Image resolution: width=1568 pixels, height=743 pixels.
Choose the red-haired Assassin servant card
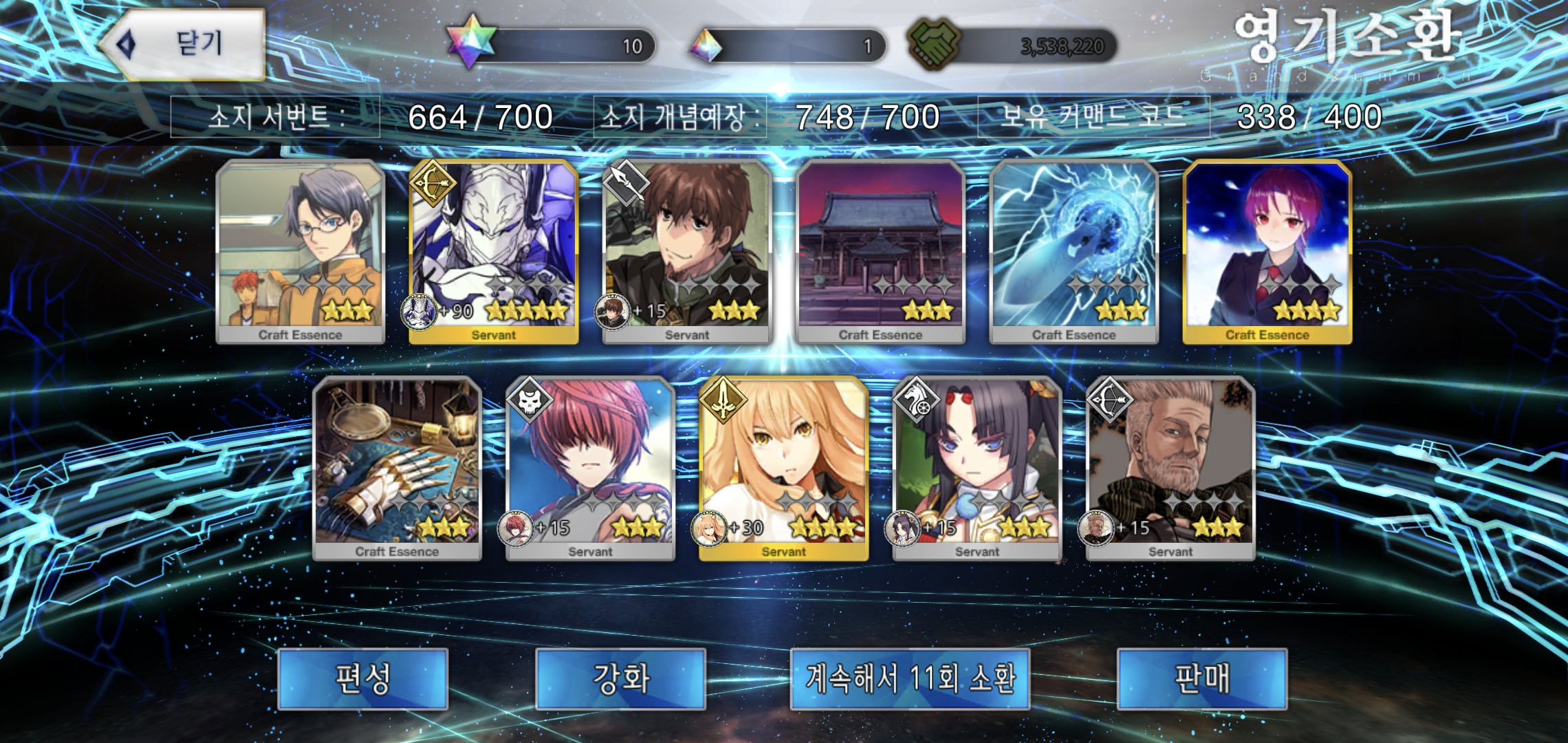click(590, 469)
